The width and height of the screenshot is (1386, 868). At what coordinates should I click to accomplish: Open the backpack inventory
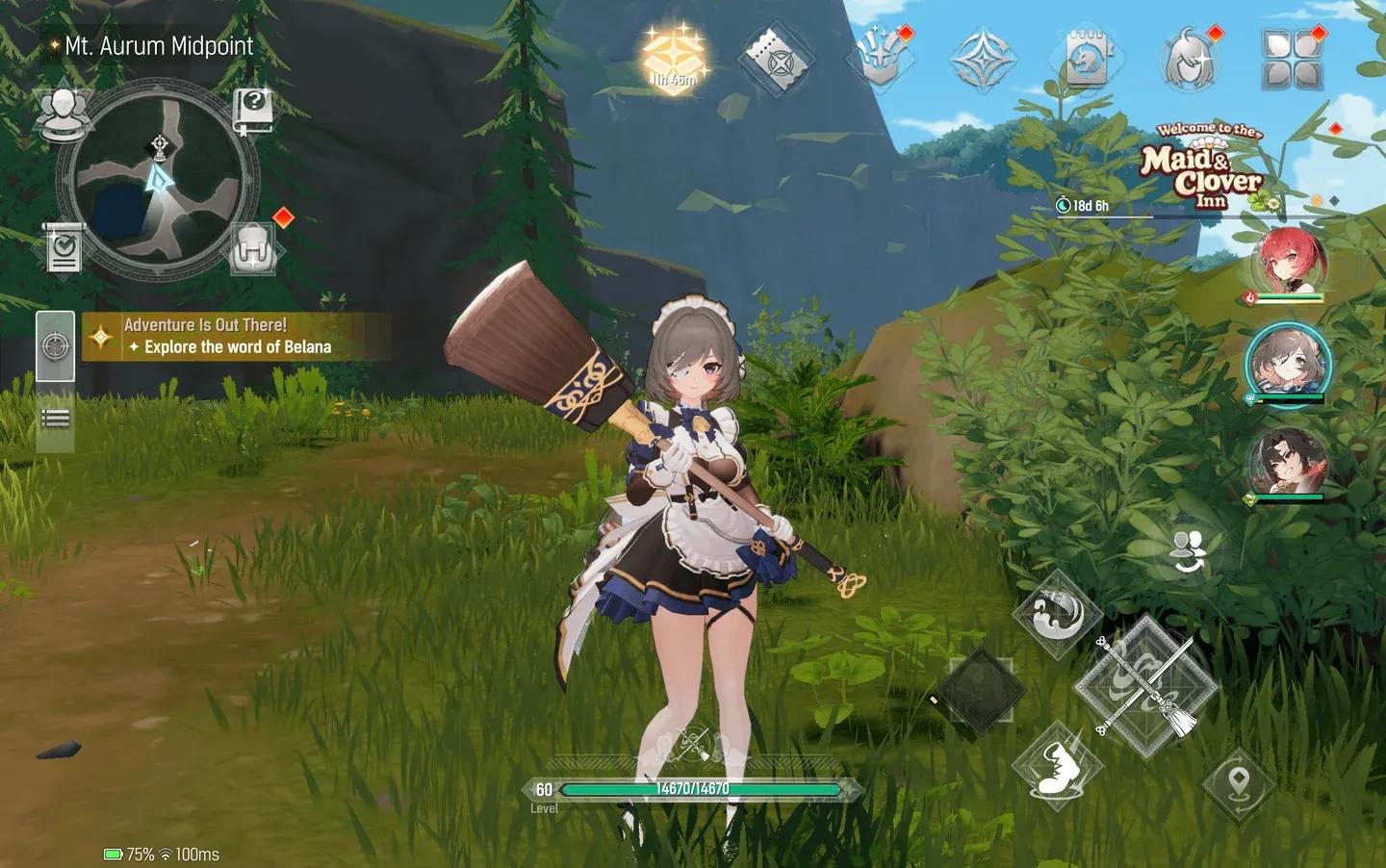coord(252,247)
